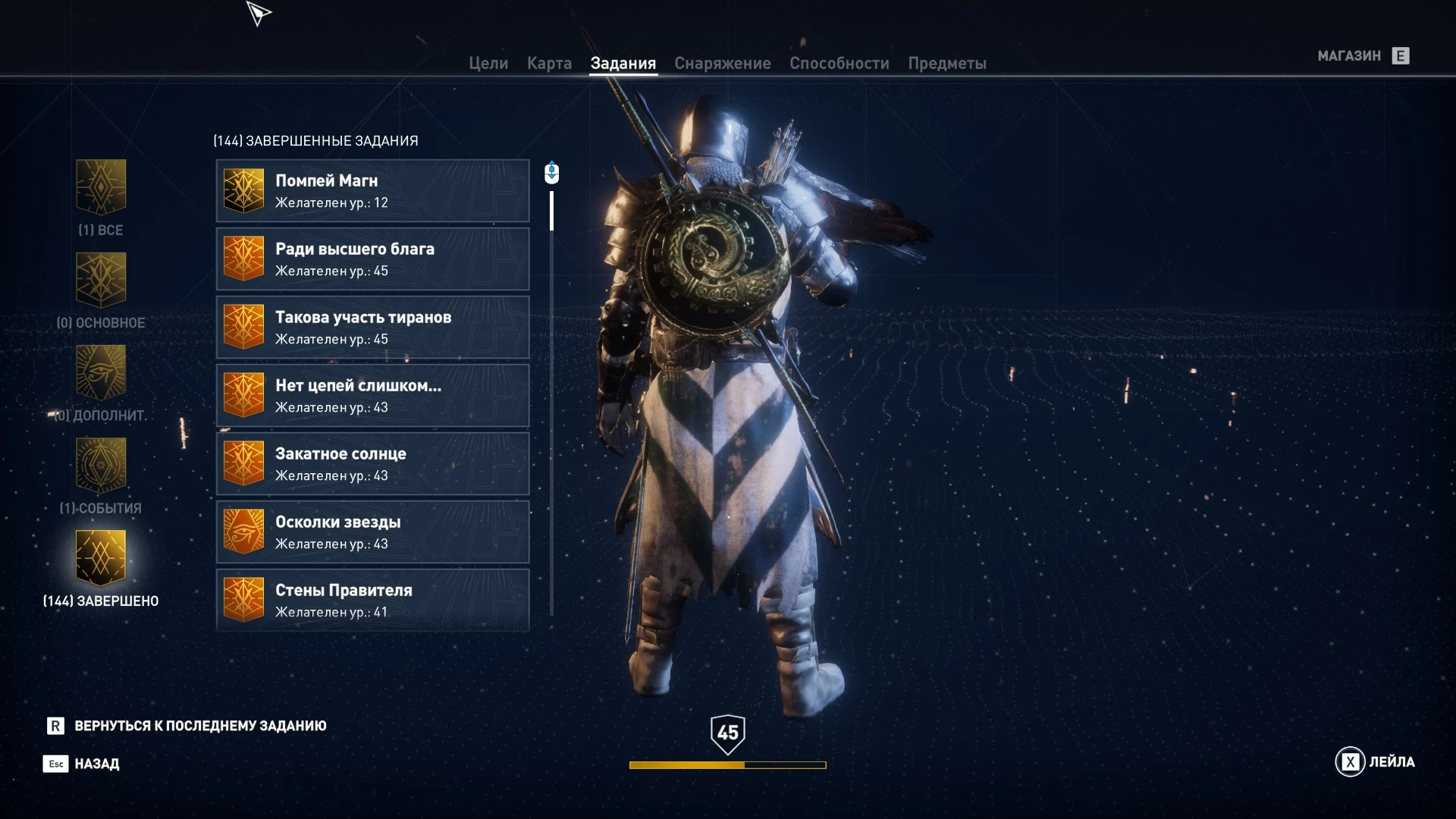The height and width of the screenshot is (819, 1456).
Task: Toggle selection of the Ради высшего блага quest
Action: (x=373, y=259)
